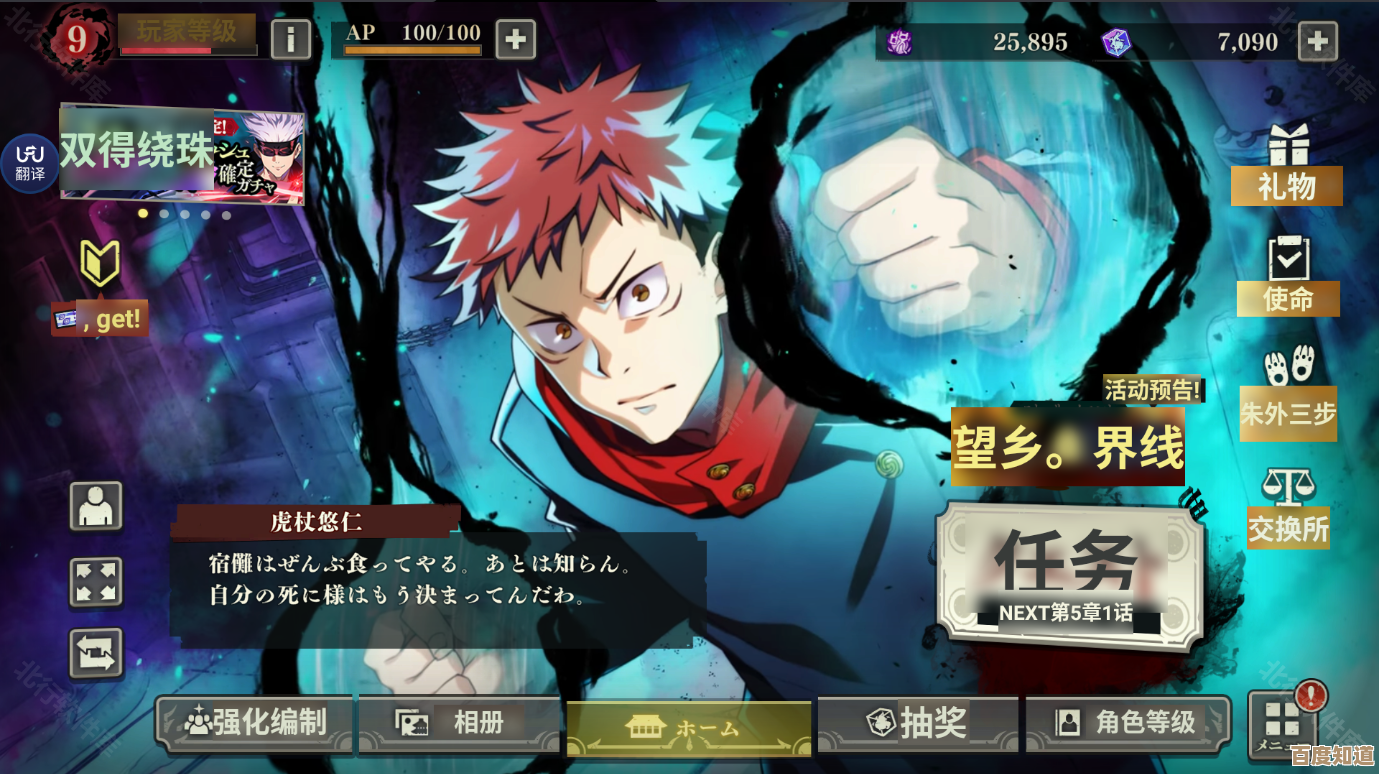The image size is (1379, 774).
Task: Open the Gojo gacha banner
Action: 182,153
